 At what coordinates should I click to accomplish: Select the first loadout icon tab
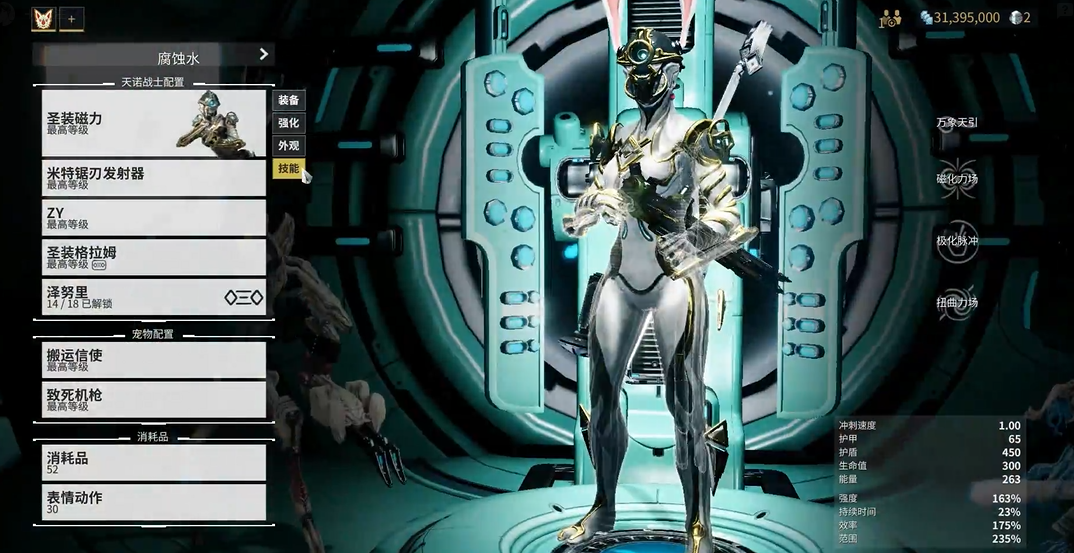pos(43,18)
